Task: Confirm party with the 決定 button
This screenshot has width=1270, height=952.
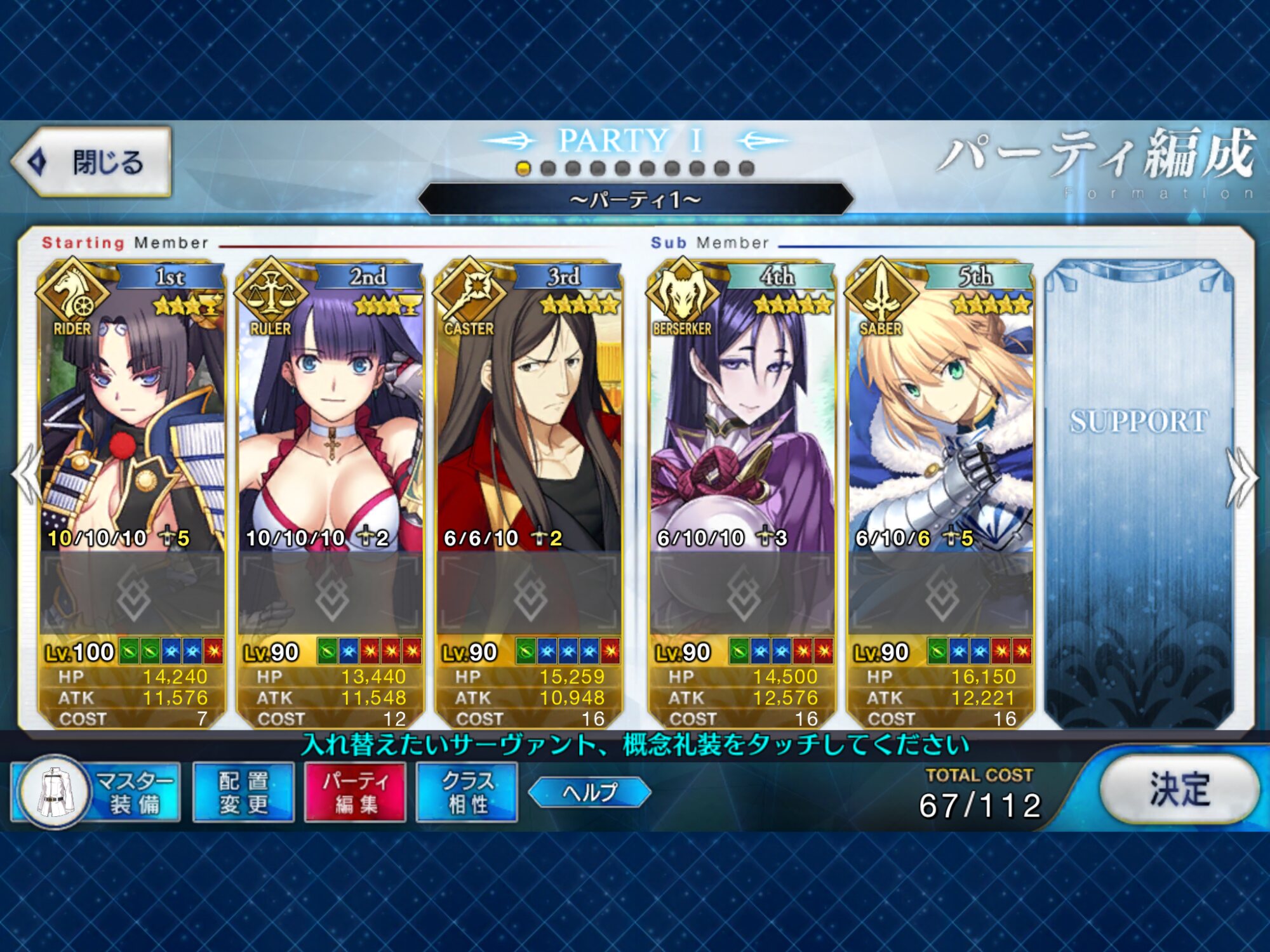Action: [x=1179, y=790]
